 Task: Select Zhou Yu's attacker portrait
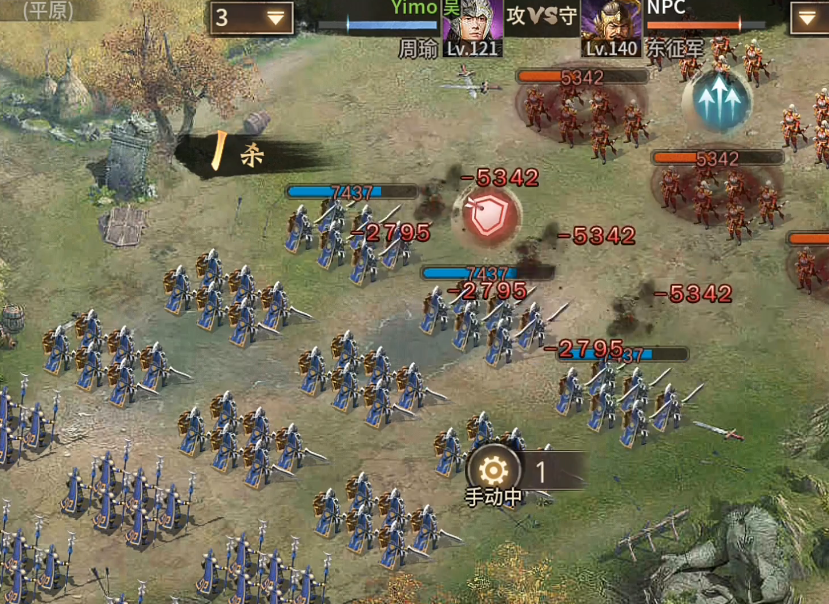coord(472,21)
